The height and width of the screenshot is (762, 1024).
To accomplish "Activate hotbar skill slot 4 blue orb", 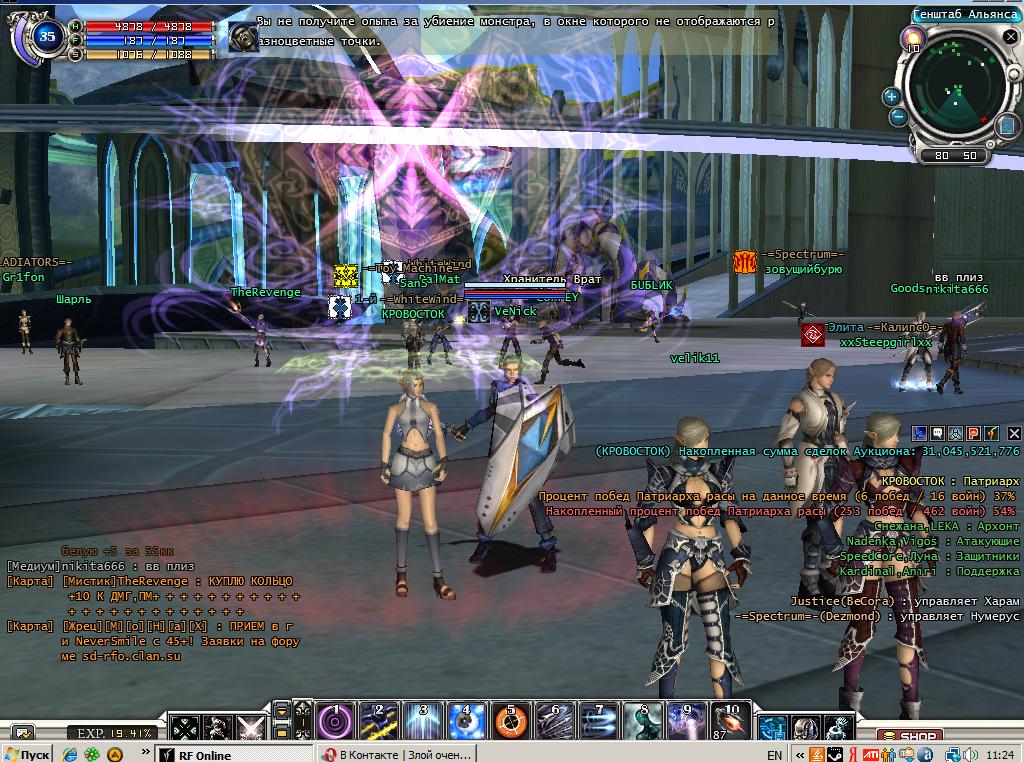I will 466,722.
